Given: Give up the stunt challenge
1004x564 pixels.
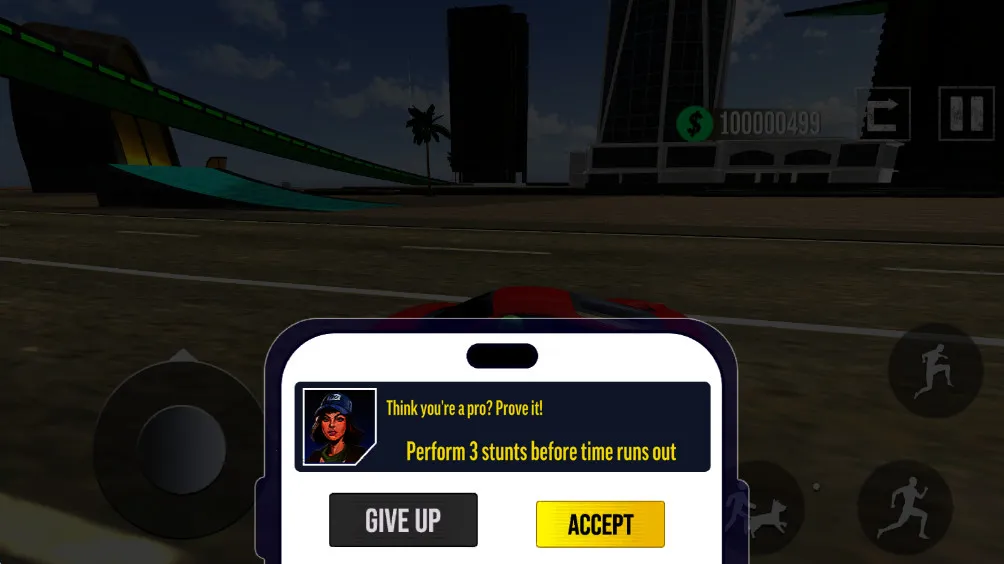Looking at the screenshot, I should [403, 520].
